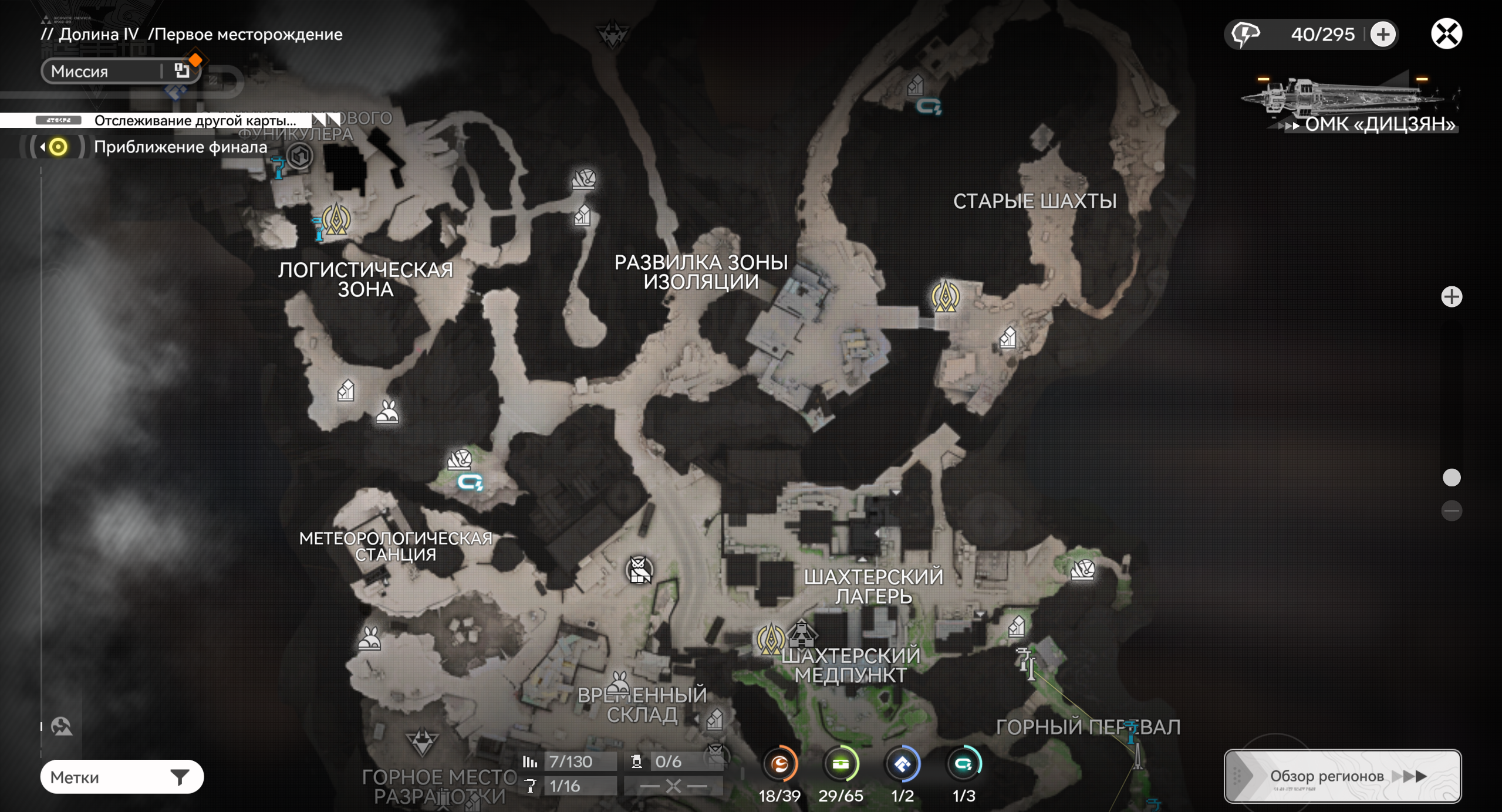Open Обзор регионов region overview
The height and width of the screenshot is (812, 1502).
point(1342,776)
